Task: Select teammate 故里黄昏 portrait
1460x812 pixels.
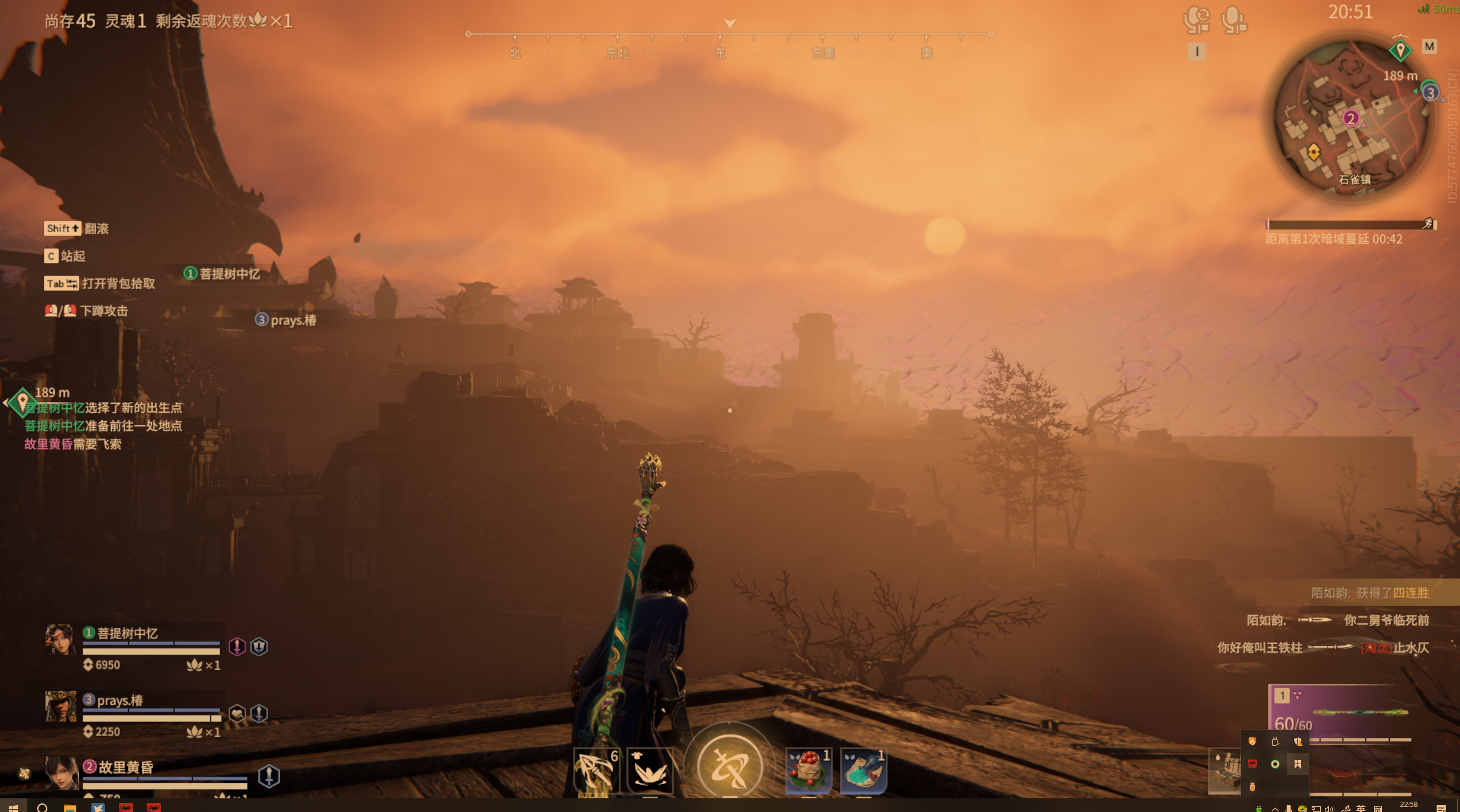Action: pos(60,773)
